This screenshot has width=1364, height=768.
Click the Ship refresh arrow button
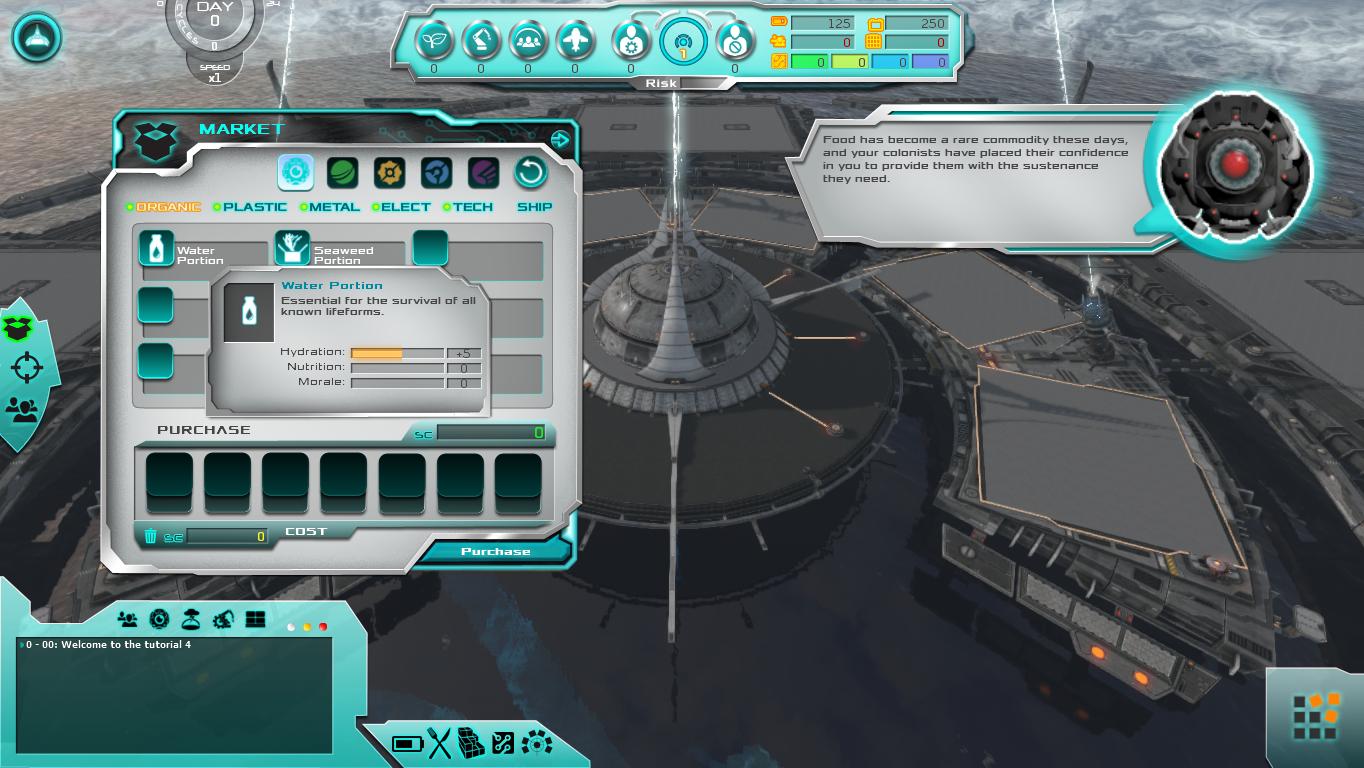point(531,173)
